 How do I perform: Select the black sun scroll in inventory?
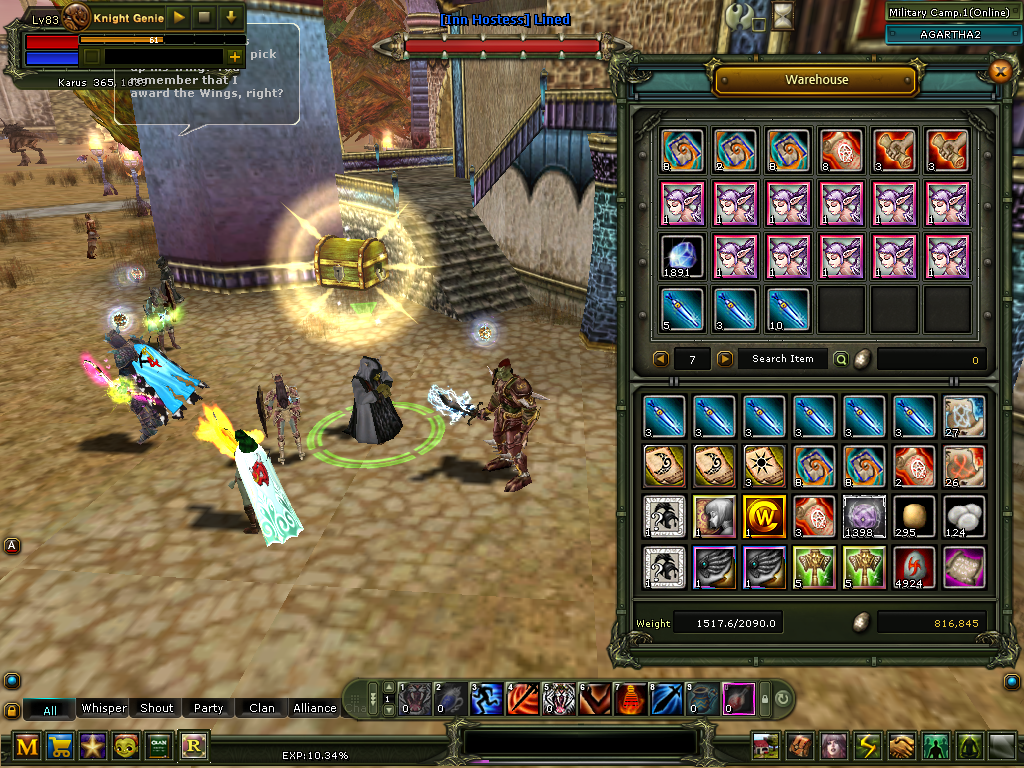pyautogui.click(x=763, y=466)
